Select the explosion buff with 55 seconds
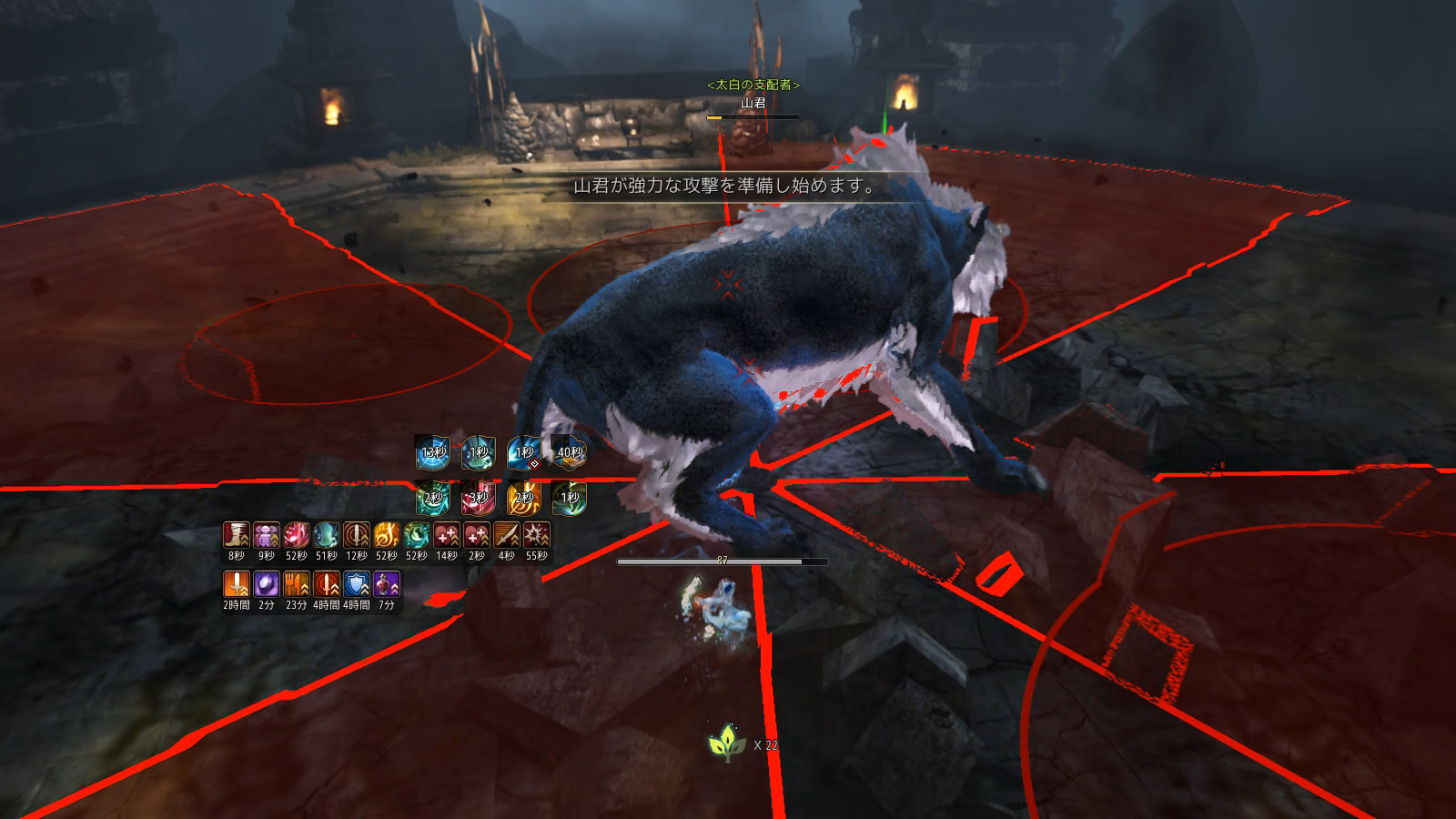 [537, 535]
